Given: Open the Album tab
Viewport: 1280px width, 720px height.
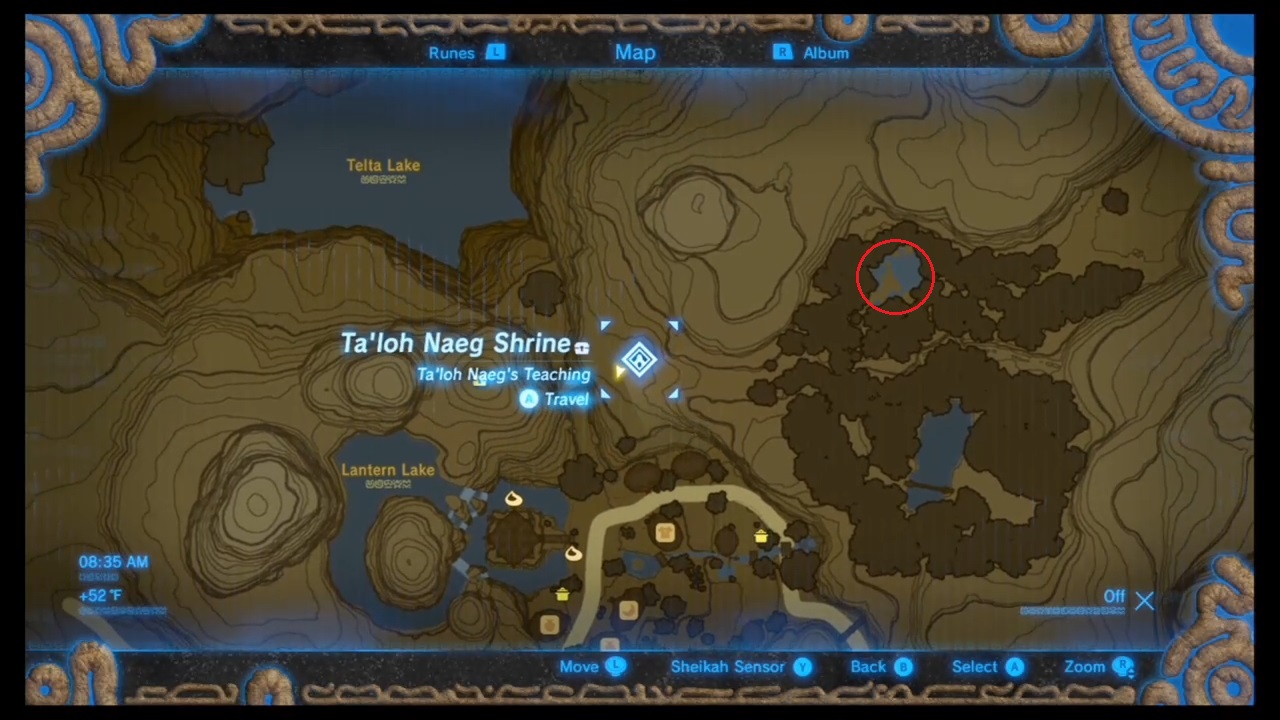Looking at the screenshot, I should 826,53.
